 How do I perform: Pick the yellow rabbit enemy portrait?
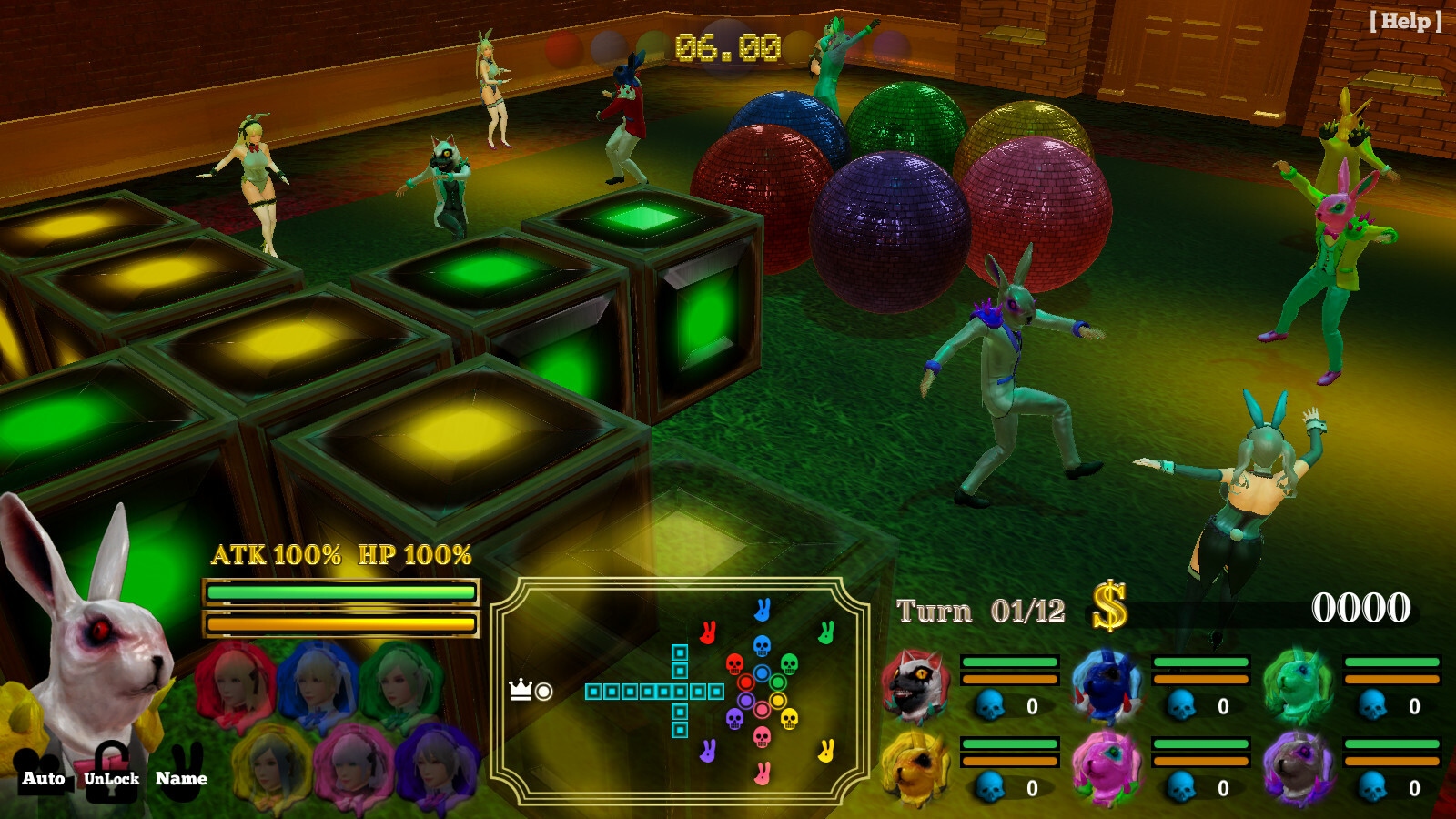coord(915,766)
